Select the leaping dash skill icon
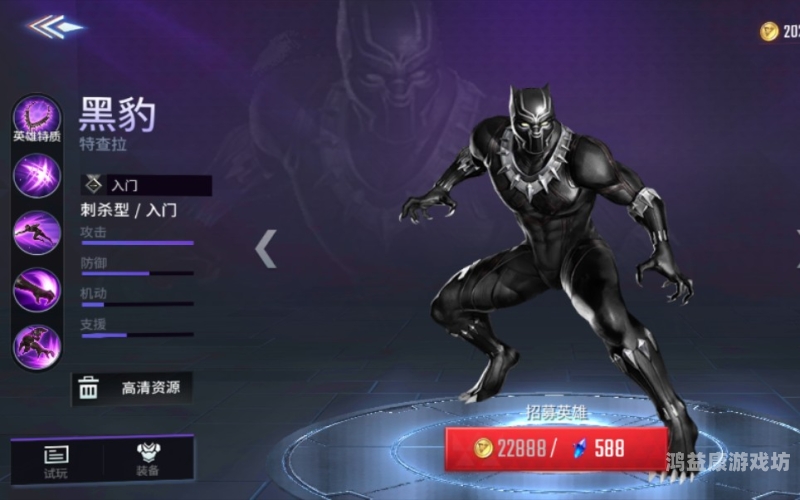The width and height of the screenshot is (800, 500). click(x=37, y=233)
